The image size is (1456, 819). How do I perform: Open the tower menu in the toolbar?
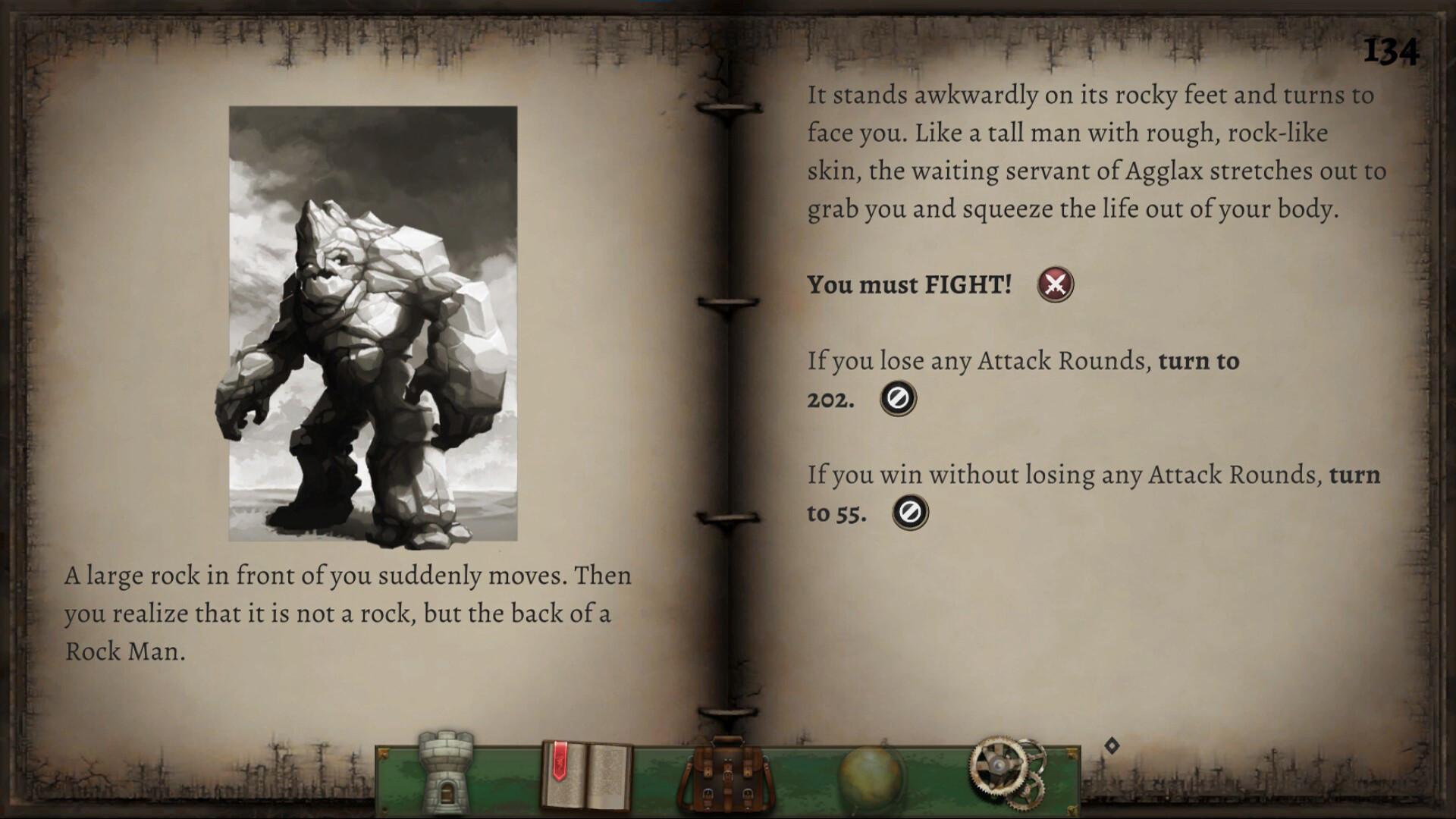coord(447,773)
